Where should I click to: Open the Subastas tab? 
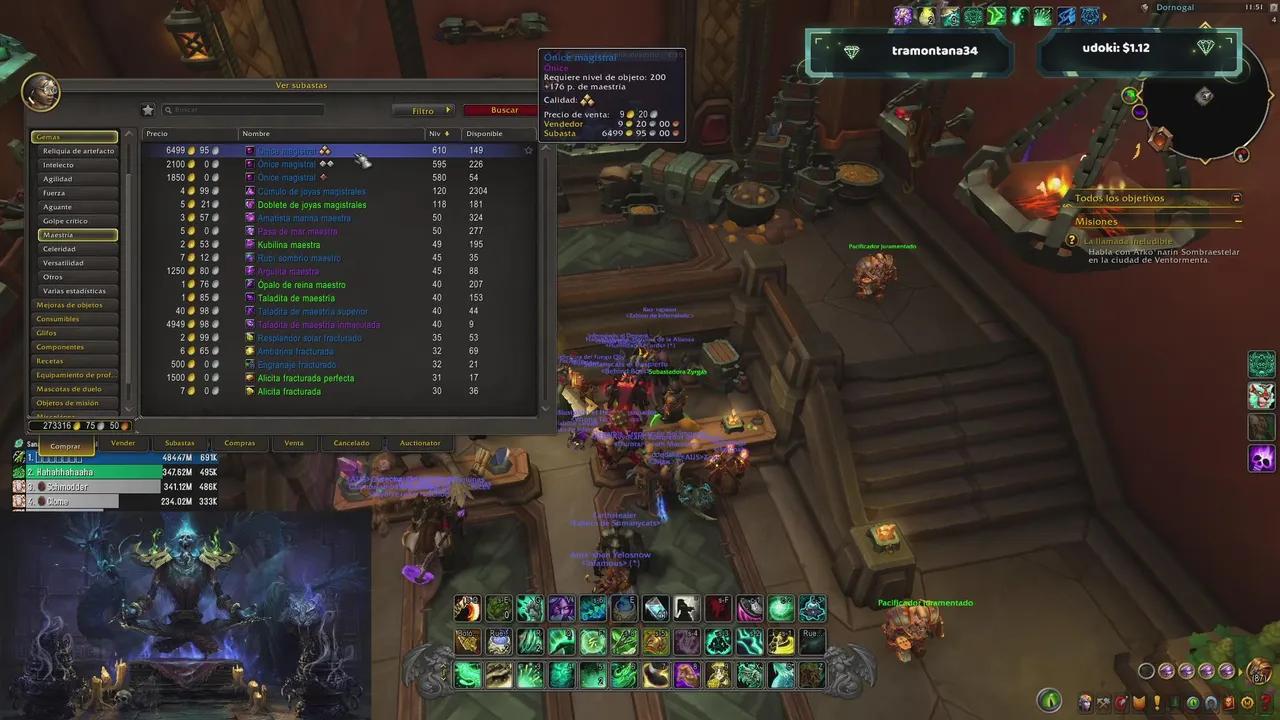pos(180,443)
